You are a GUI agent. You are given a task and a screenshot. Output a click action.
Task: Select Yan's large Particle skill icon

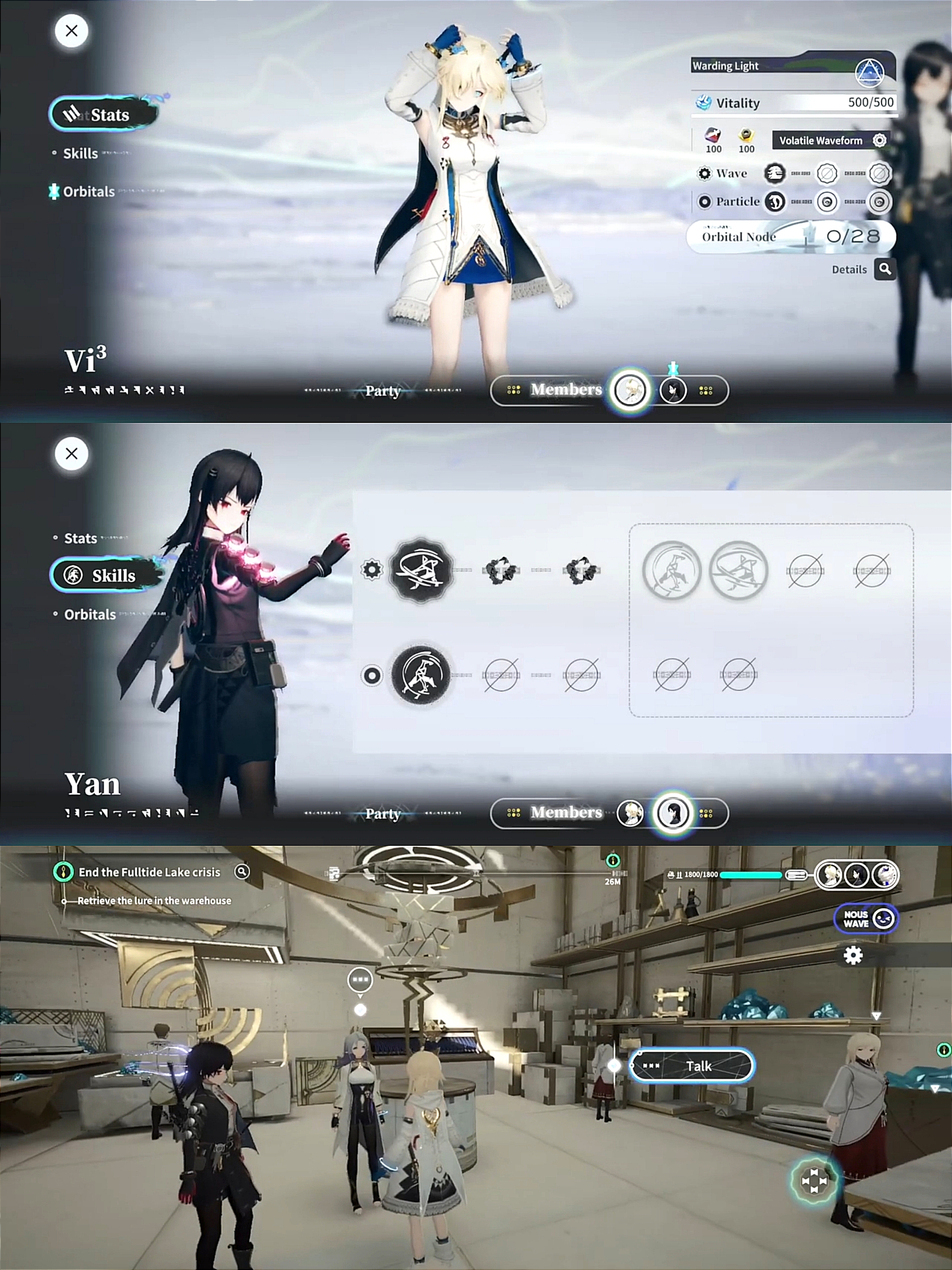click(x=420, y=675)
